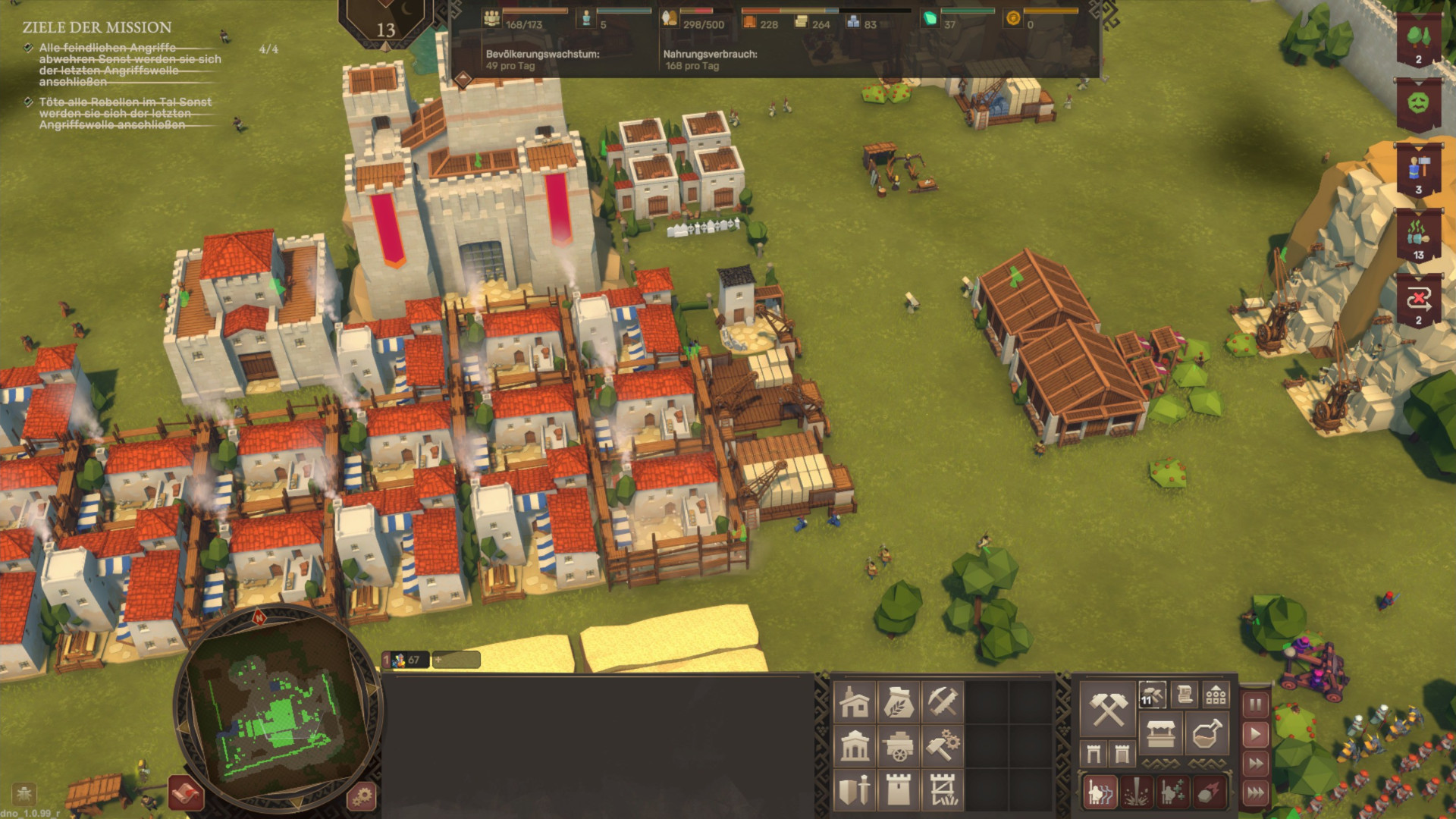Set game speed to fastest triple arrow
The image size is (1456, 819).
[1256, 793]
